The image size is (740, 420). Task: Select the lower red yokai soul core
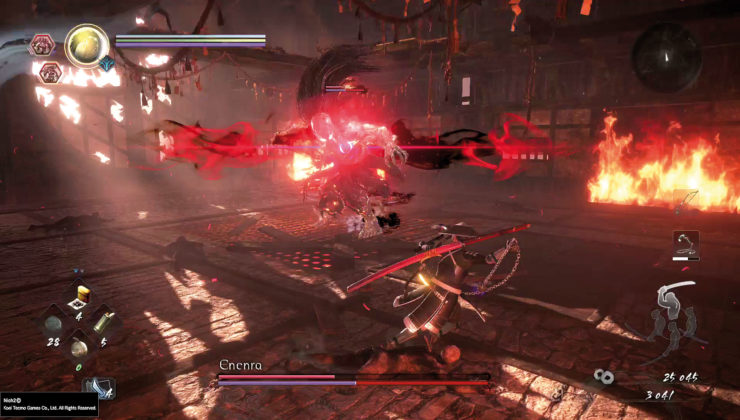click(x=49, y=72)
